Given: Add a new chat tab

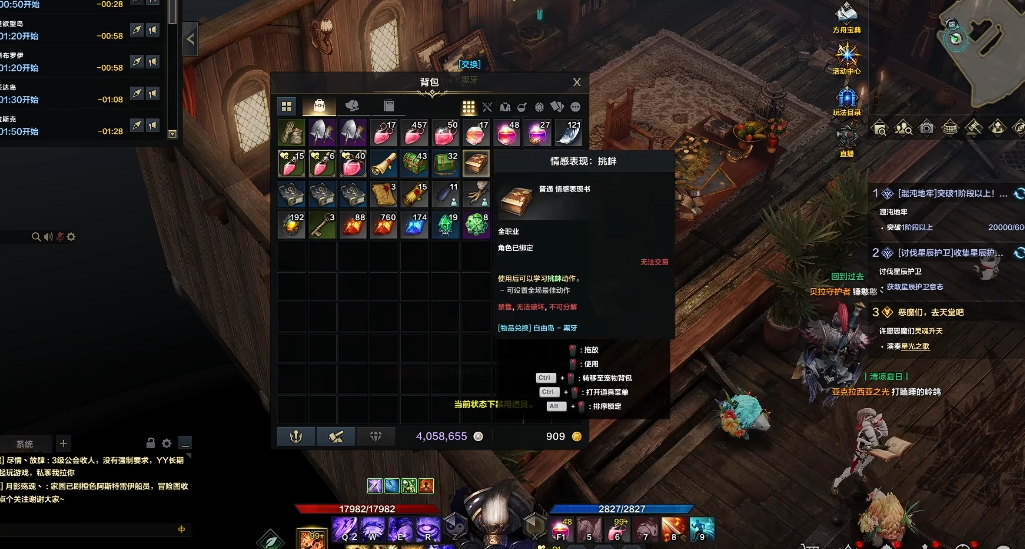Looking at the screenshot, I should [x=63, y=443].
